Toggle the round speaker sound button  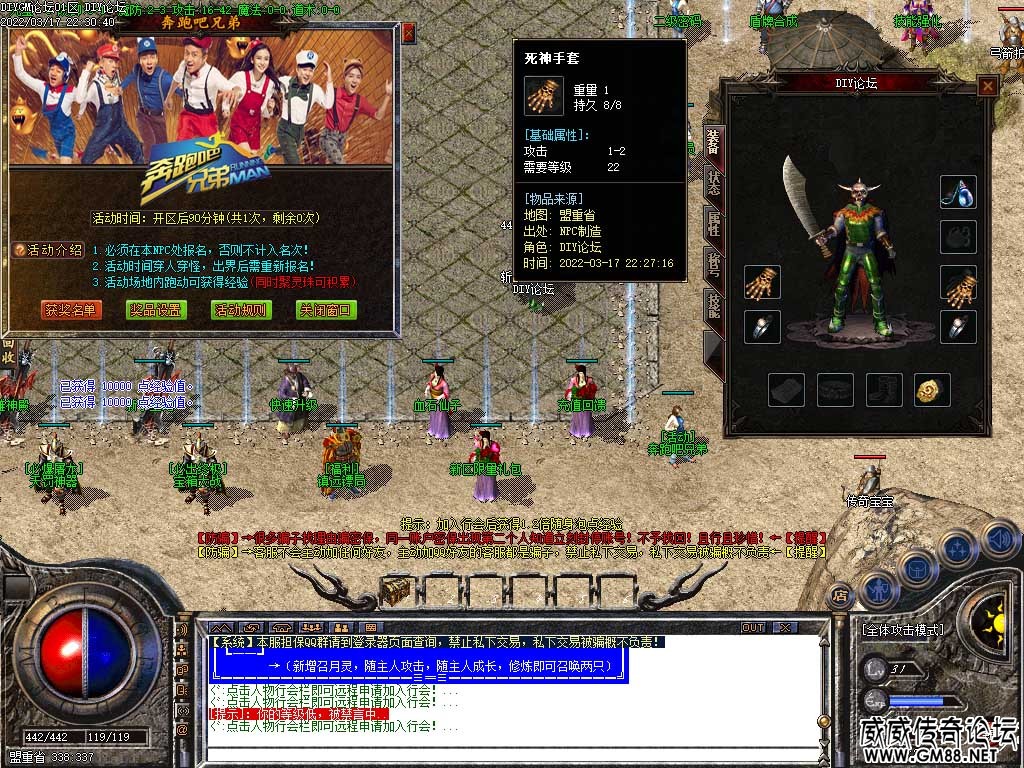tap(999, 539)
